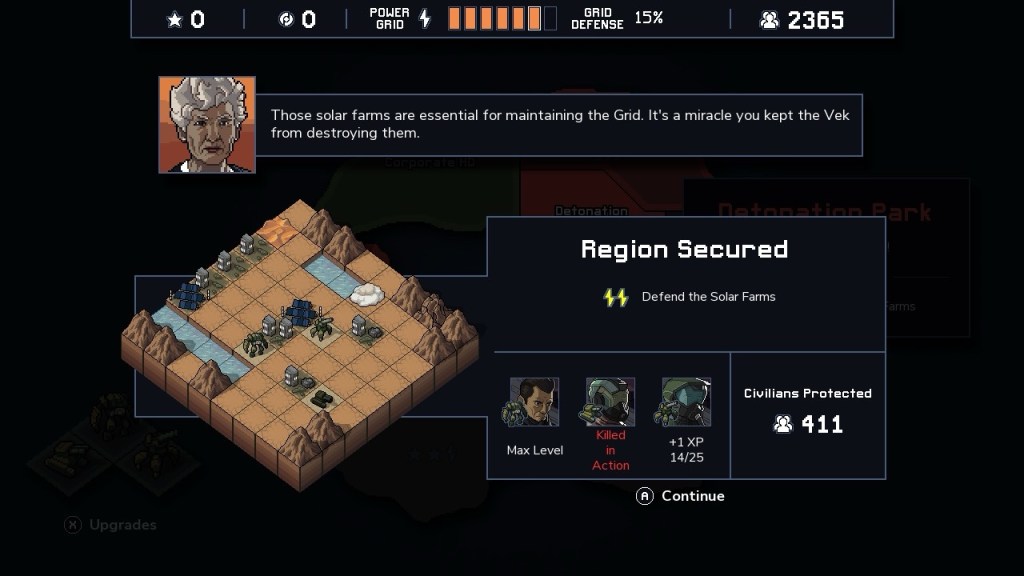Viewport: 1024px width, 576px height.
Task: Select the Killed in Action pilot portrait
Action: (x=610, y=402)
